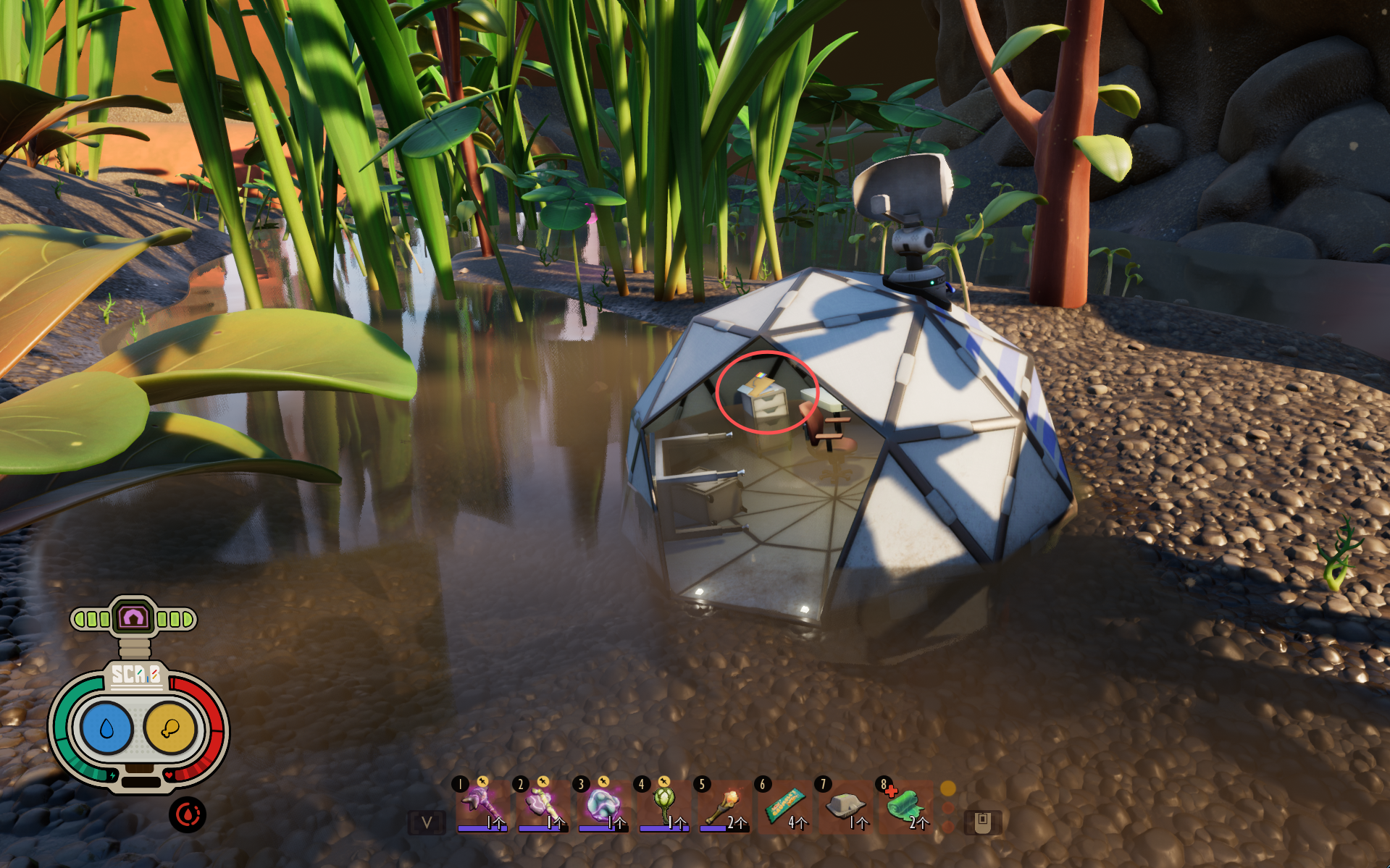Select the yellow hotbar page dot
Screen dimensions: 1390x868
point(948,788)
